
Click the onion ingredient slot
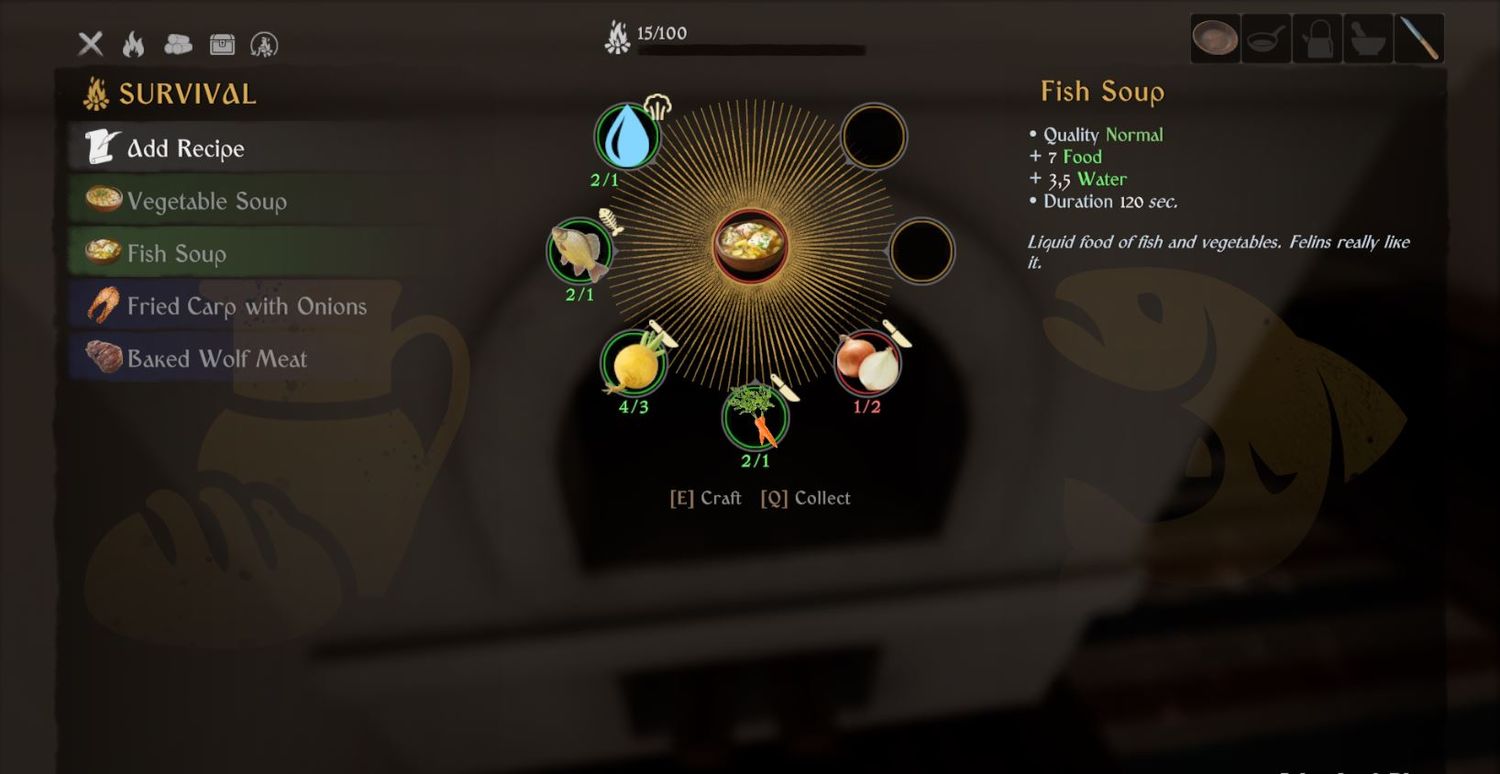[867, 363]
